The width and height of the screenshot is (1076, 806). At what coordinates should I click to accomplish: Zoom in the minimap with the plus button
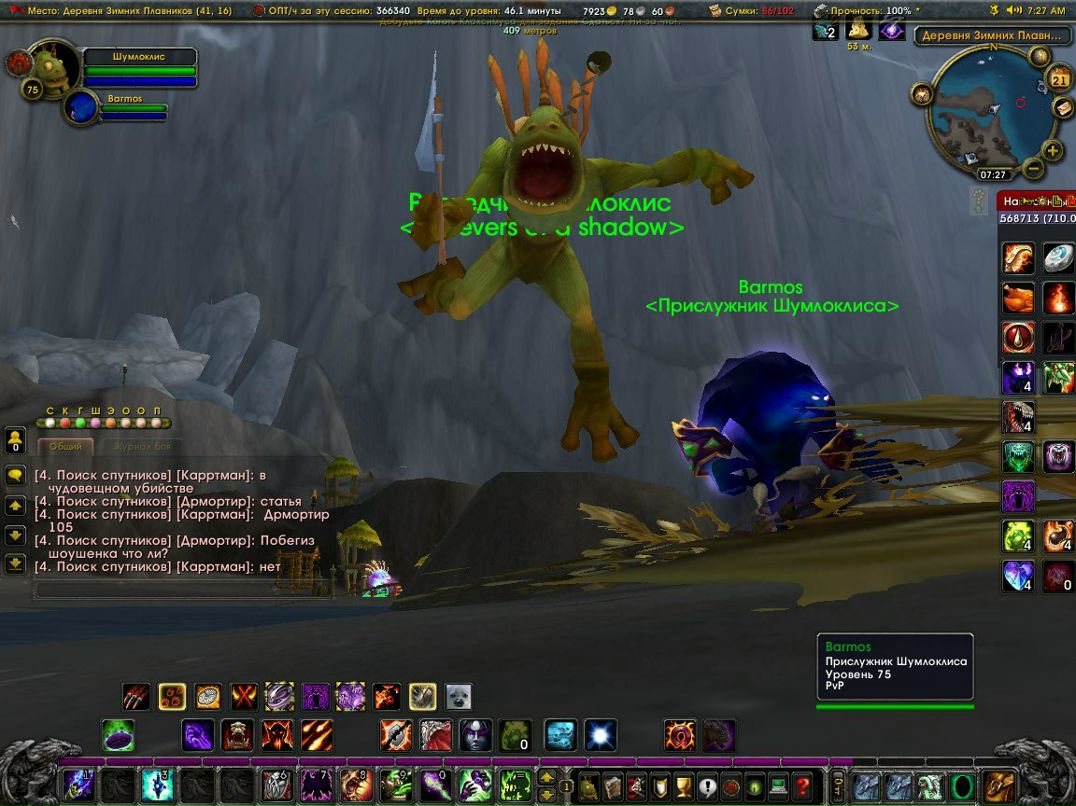(x=1053, y=151)
